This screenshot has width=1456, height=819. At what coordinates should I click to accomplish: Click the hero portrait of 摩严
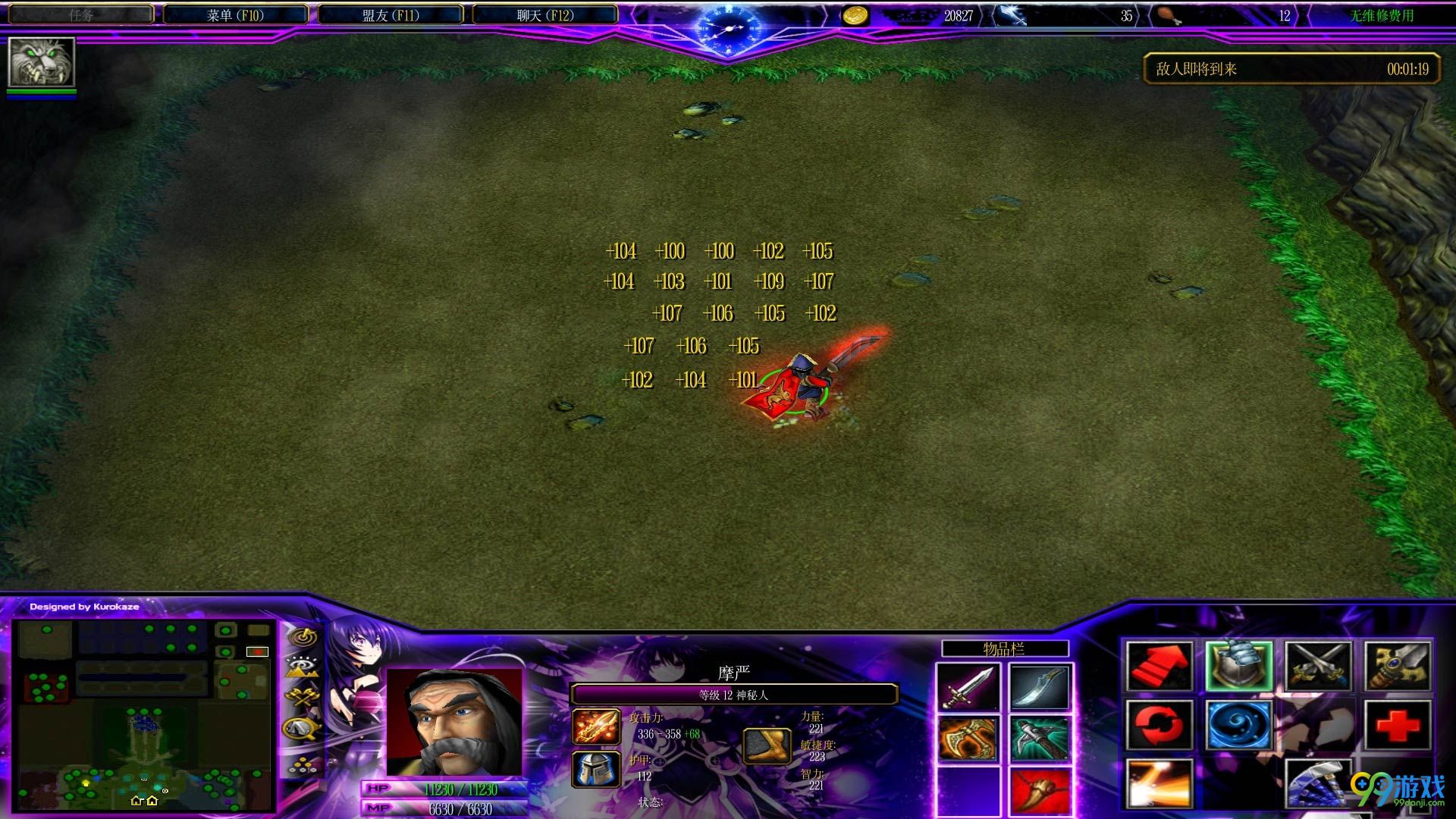pyautogui.click(x=454, y=721)
